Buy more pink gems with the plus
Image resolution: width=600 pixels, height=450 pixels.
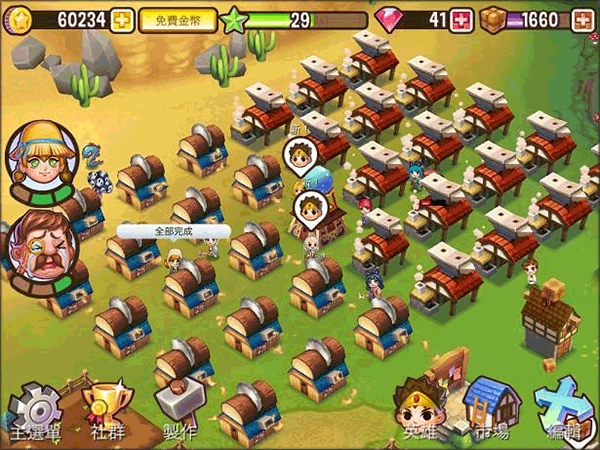coord(461,19)
